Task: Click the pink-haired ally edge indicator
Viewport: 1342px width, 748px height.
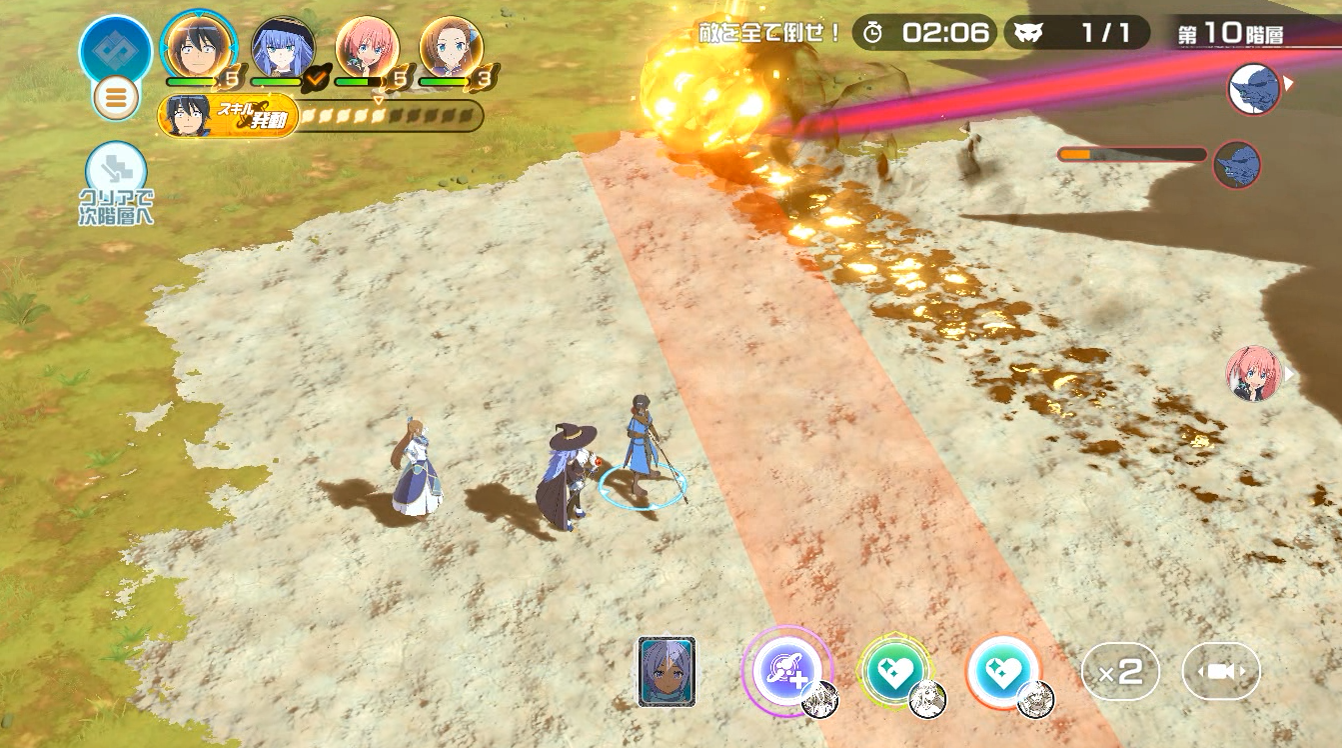Action: click(x=1254, y=374)
